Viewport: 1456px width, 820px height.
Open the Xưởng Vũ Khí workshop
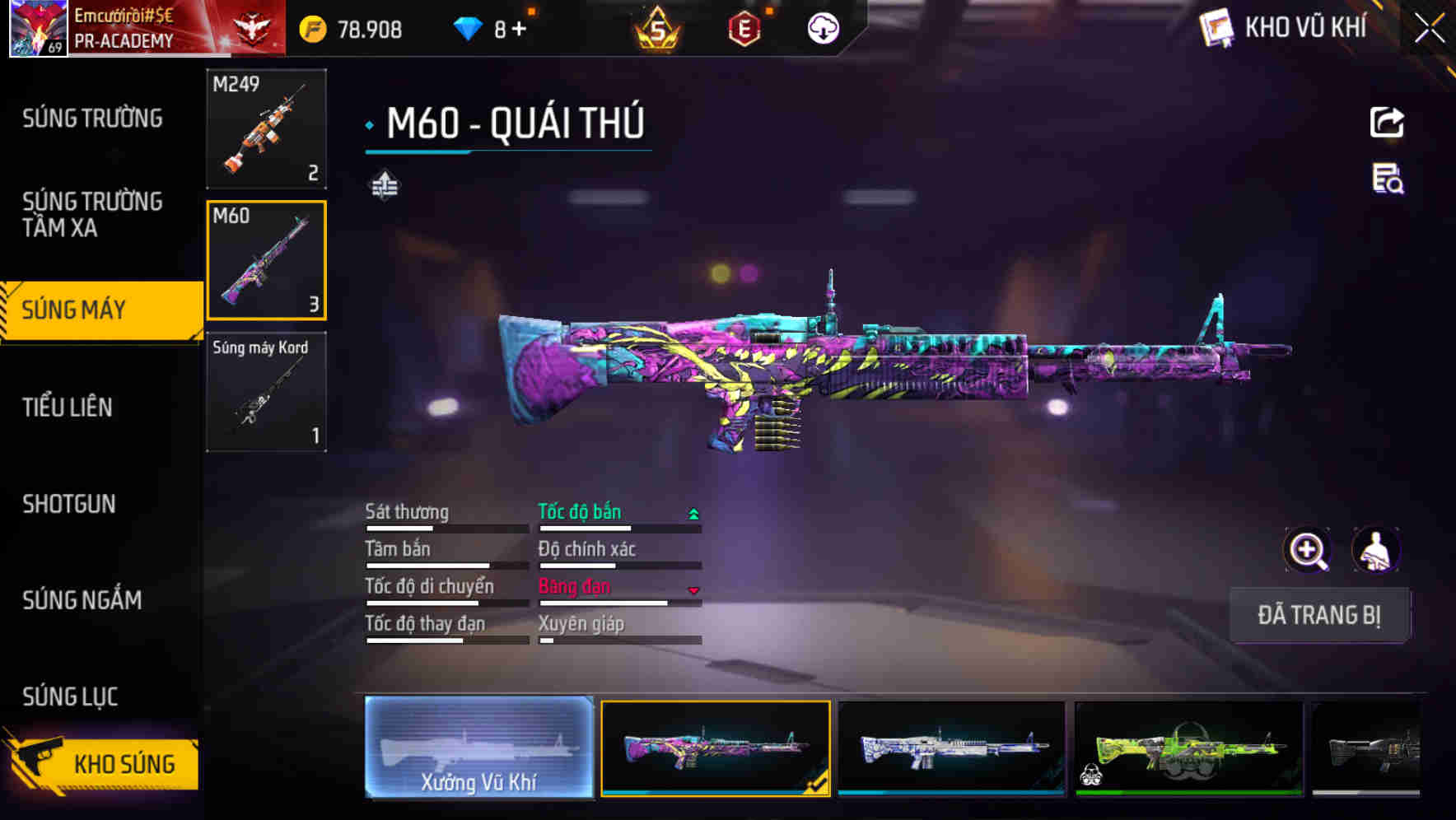point(478,748)
